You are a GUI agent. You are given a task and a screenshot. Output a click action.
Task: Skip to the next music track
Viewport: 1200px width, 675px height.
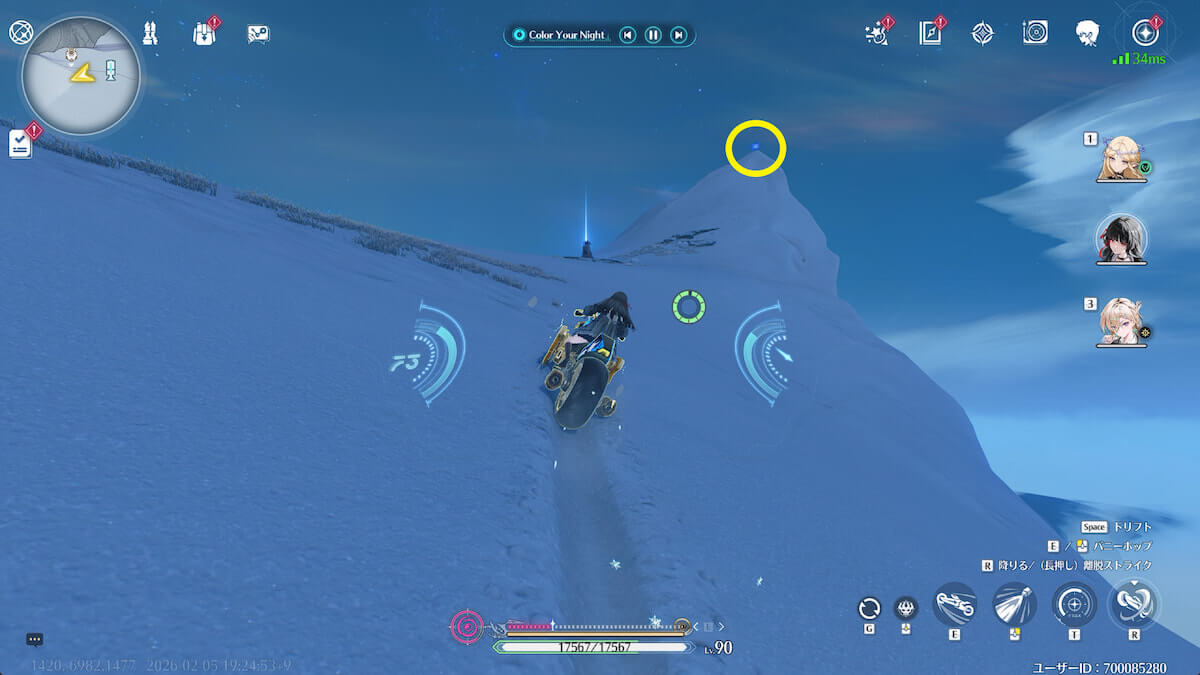(x=679, y=35)
